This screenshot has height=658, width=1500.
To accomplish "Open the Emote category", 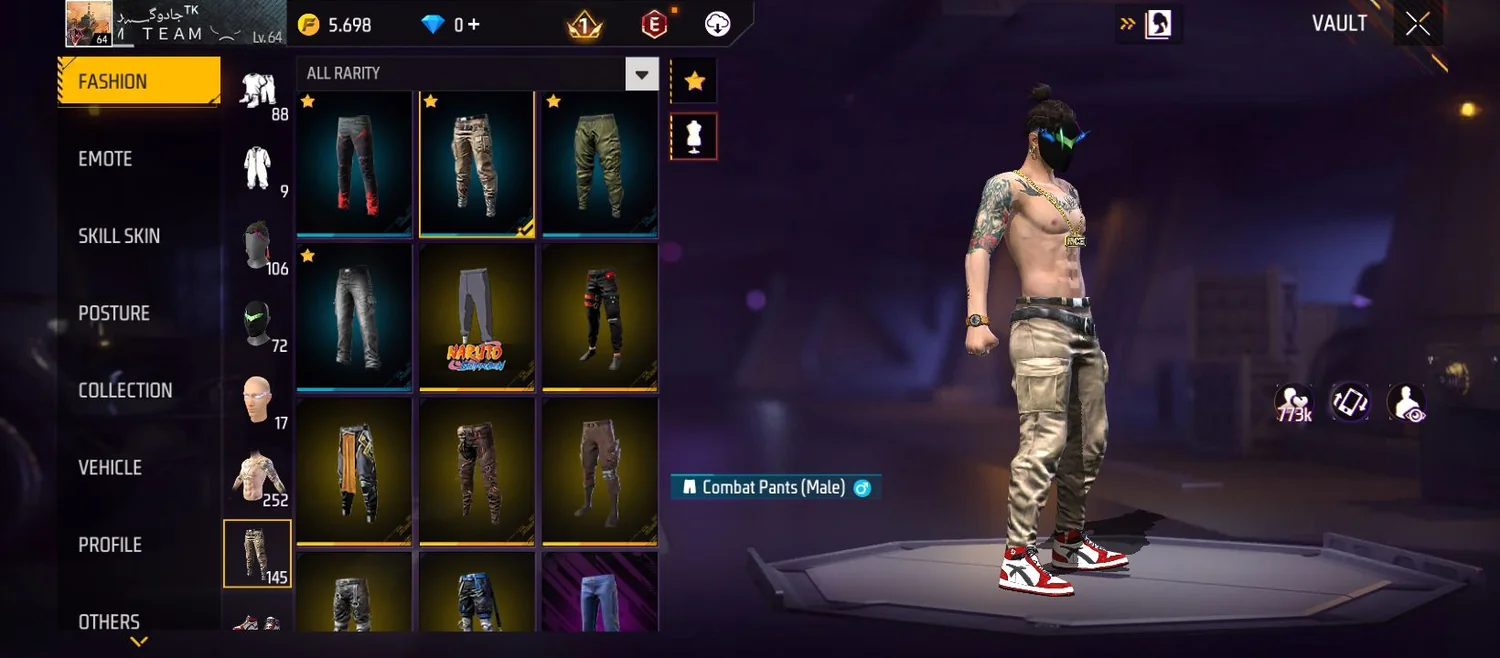I will point(105,159).
